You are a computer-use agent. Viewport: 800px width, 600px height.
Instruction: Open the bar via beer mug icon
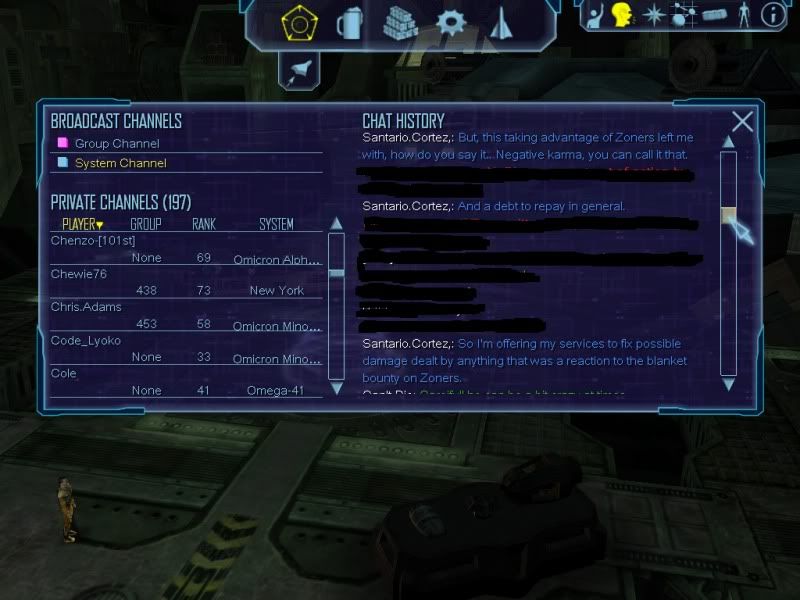click(x=350, y=21)
